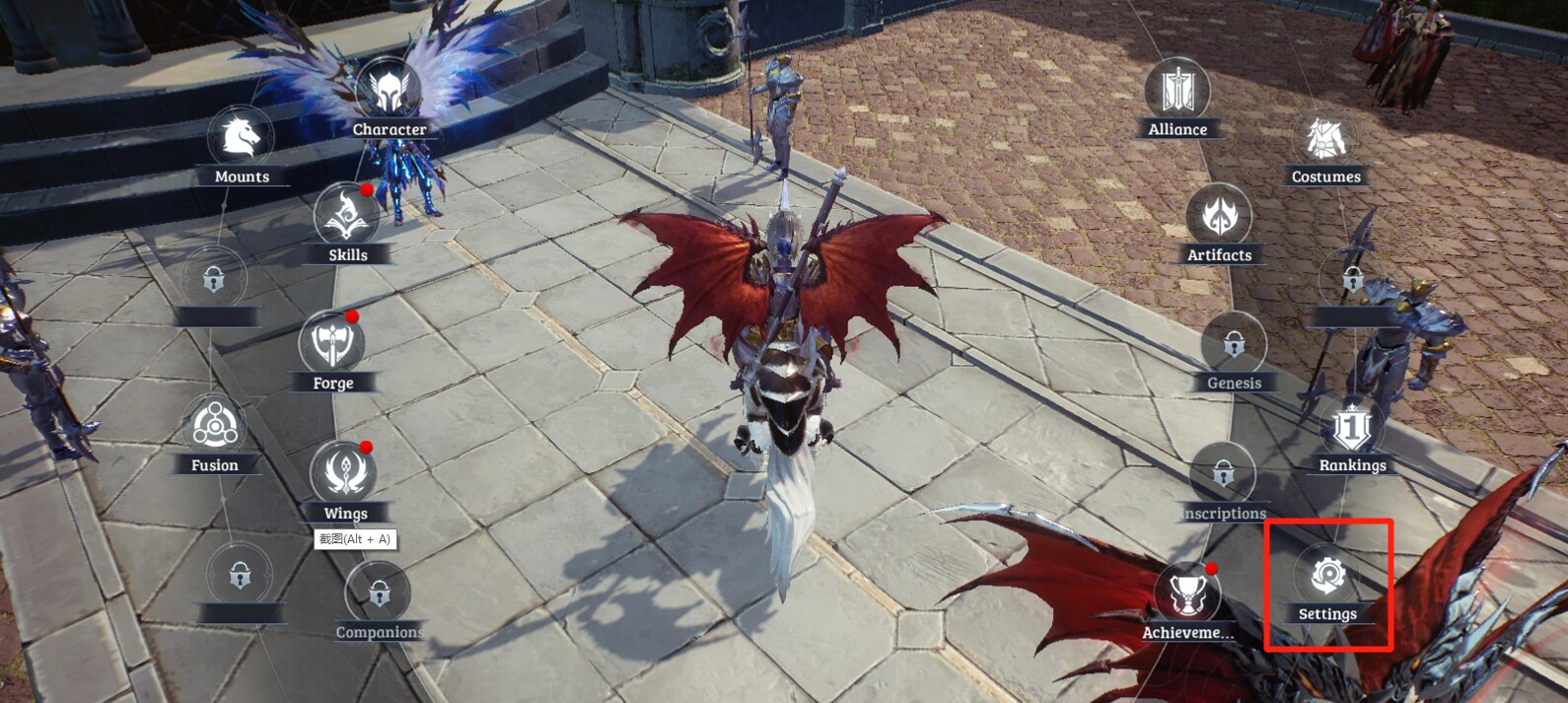Open the Artifacts menu
1568x703 pixels.
1219,216
